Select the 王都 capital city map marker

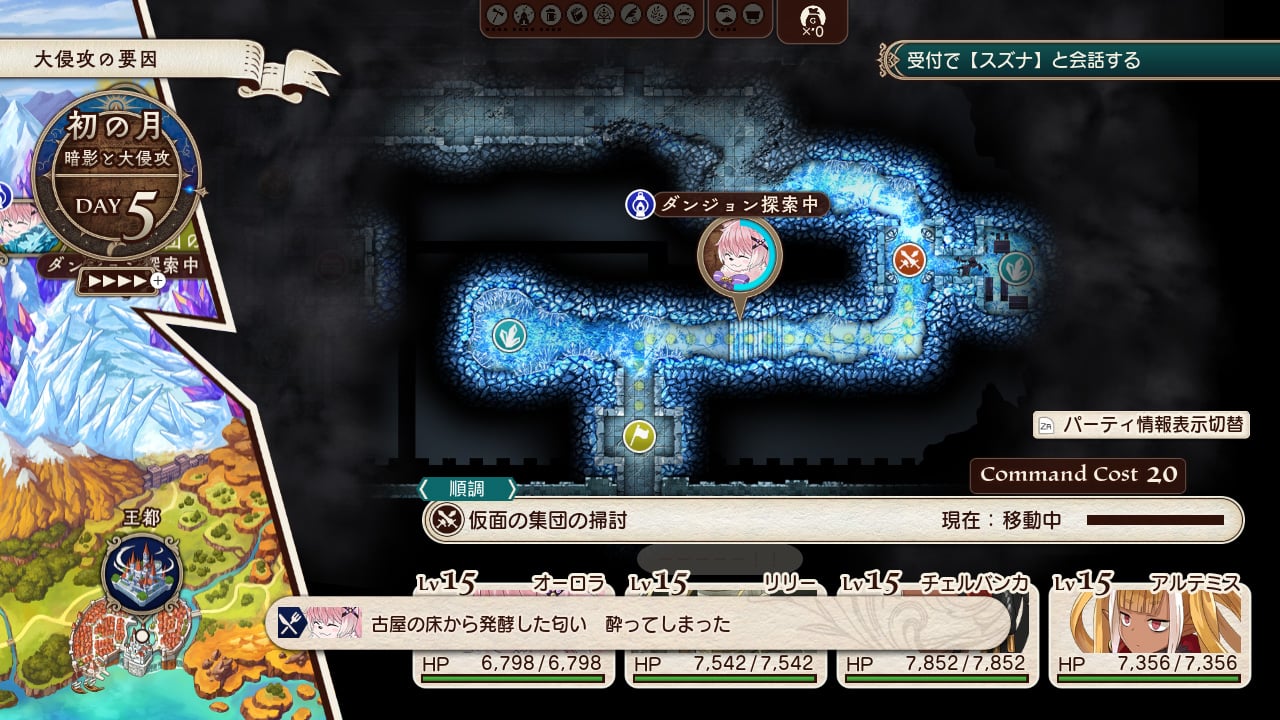tap(142, 574)
